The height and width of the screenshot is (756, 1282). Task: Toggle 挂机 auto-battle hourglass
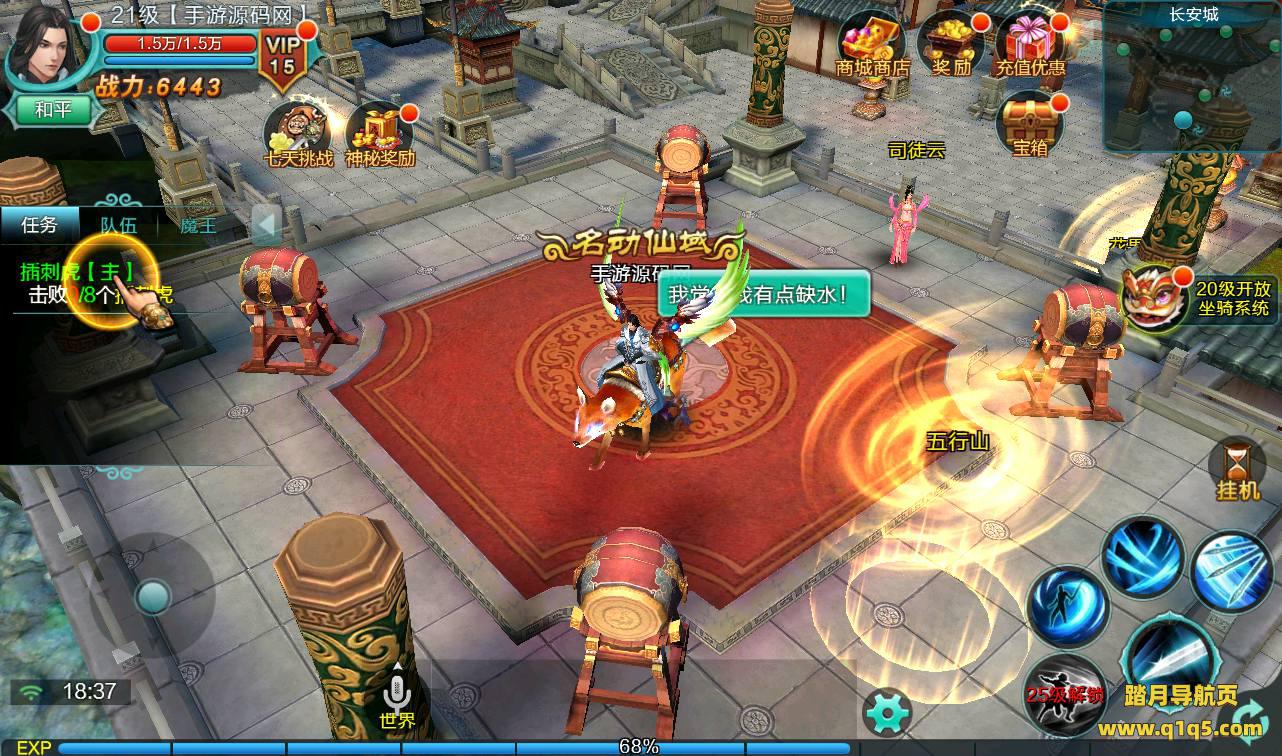point(1237,470)
